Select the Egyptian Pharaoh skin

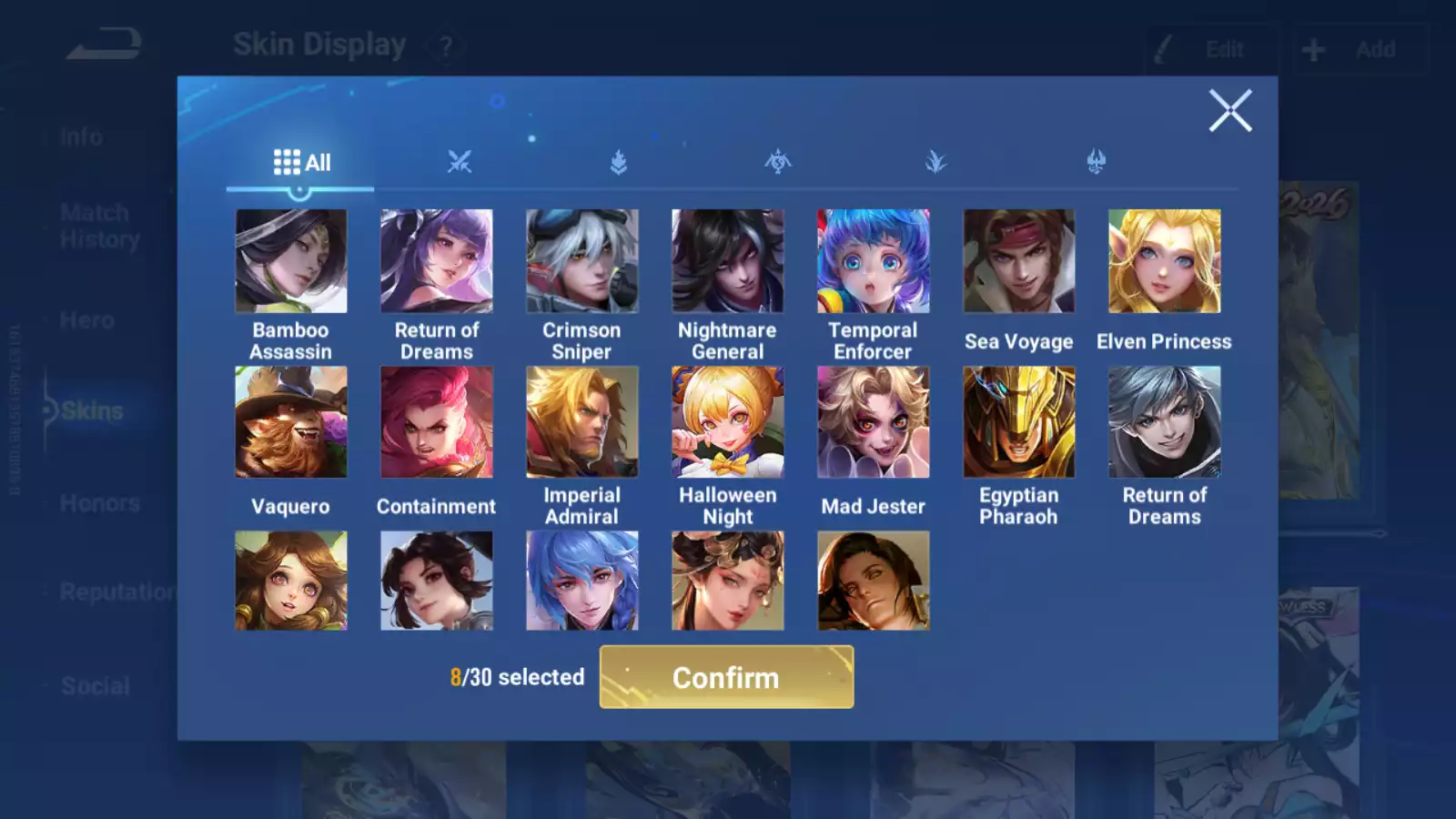click(1018, 421)
